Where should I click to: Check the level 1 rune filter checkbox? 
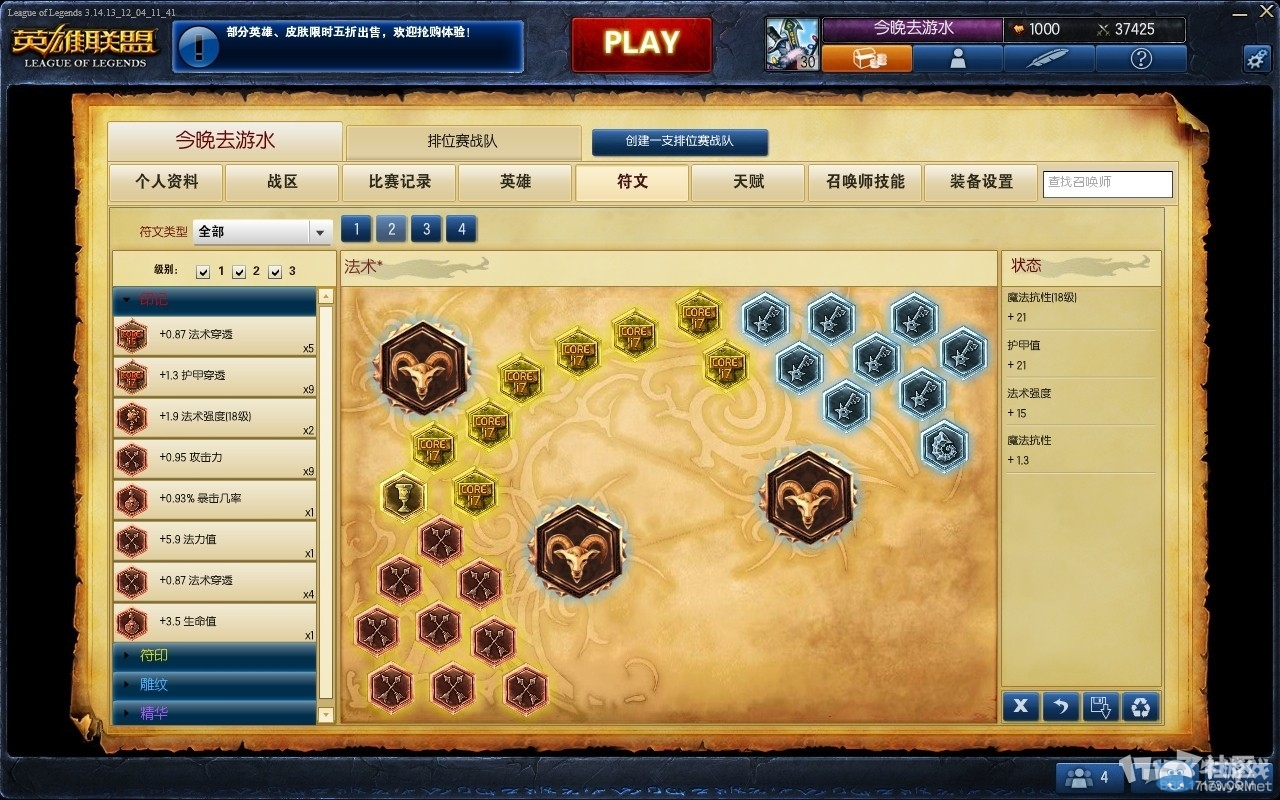tap(203, 270)
